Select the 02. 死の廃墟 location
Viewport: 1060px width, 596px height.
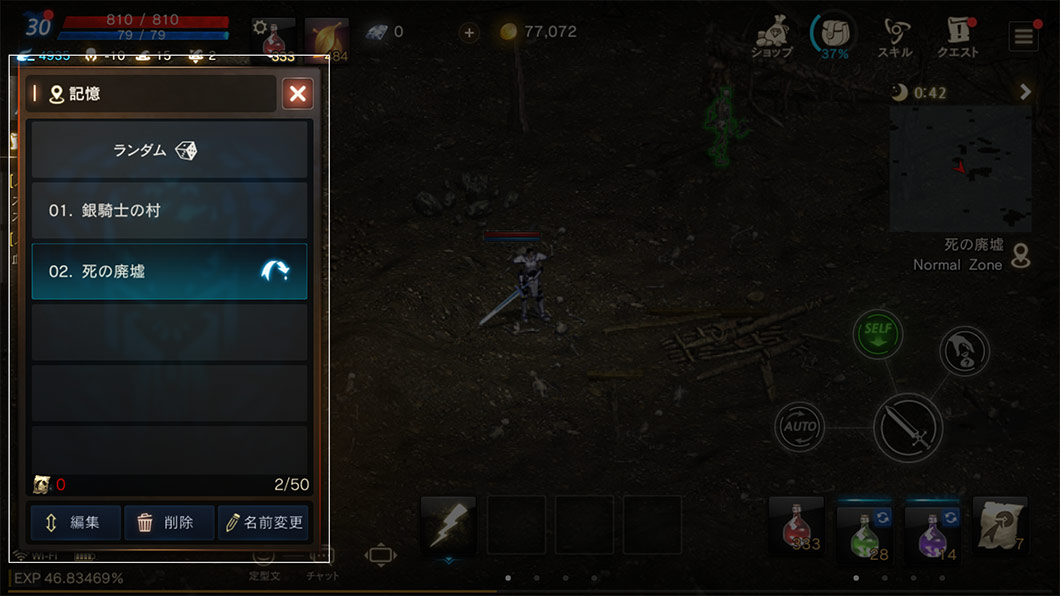169,271
